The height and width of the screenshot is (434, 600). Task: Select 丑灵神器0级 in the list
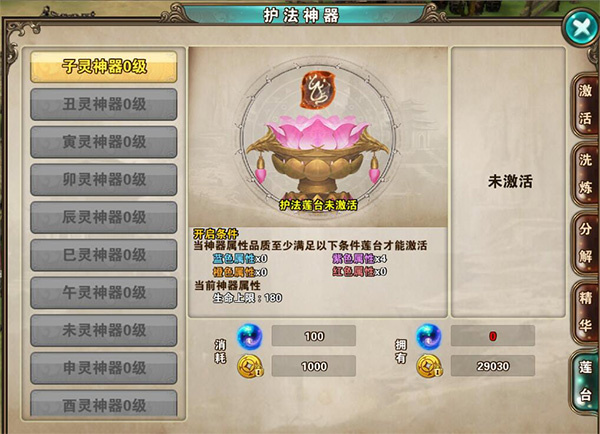pos(104,104)
